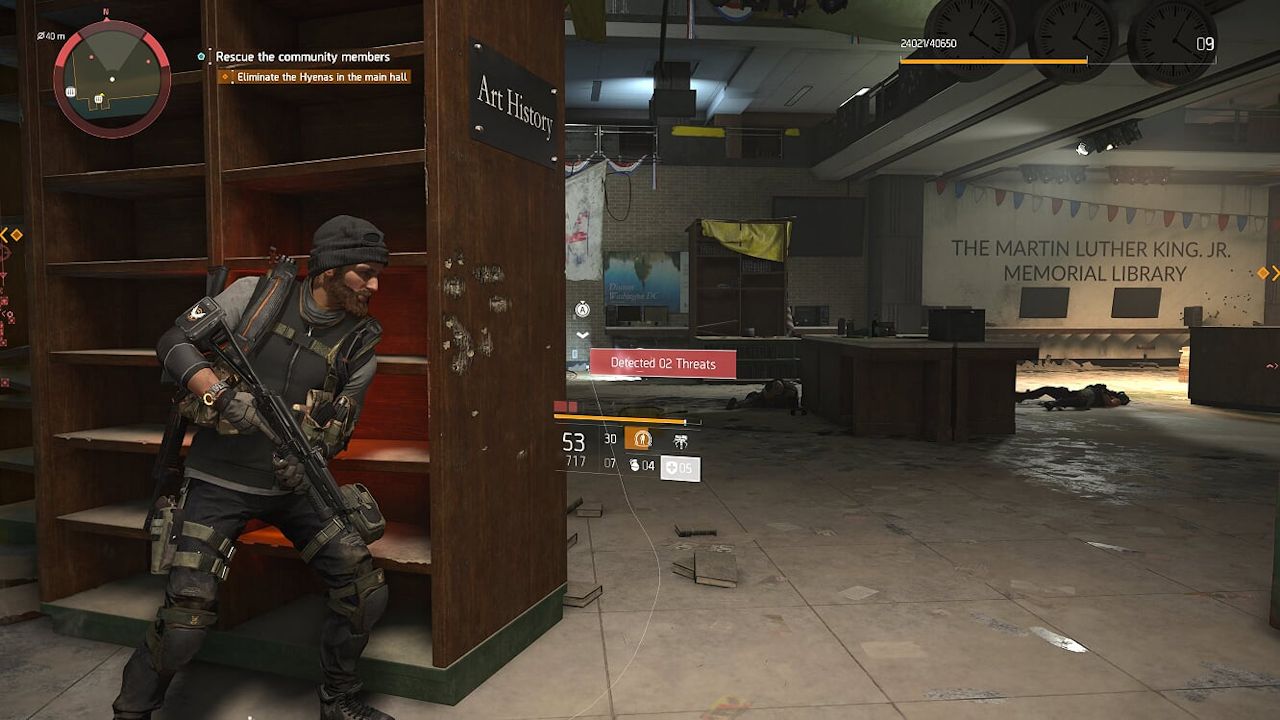This screenshot has width=1280, height=720.
Task: Dismiss the Detected 02 Threats banner
Action: [x=665, y=363]
